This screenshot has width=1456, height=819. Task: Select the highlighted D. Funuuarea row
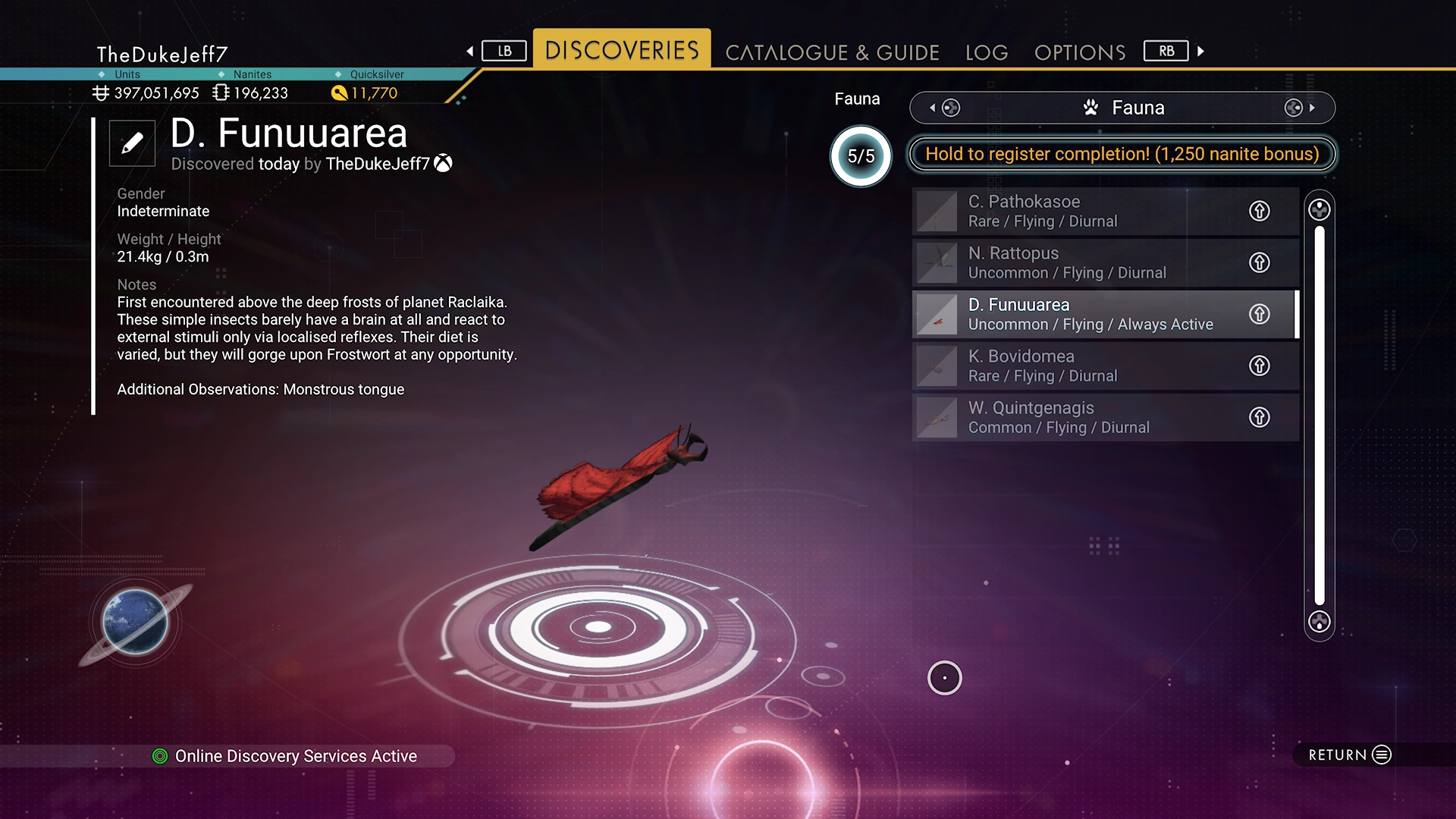point(1077,314)
